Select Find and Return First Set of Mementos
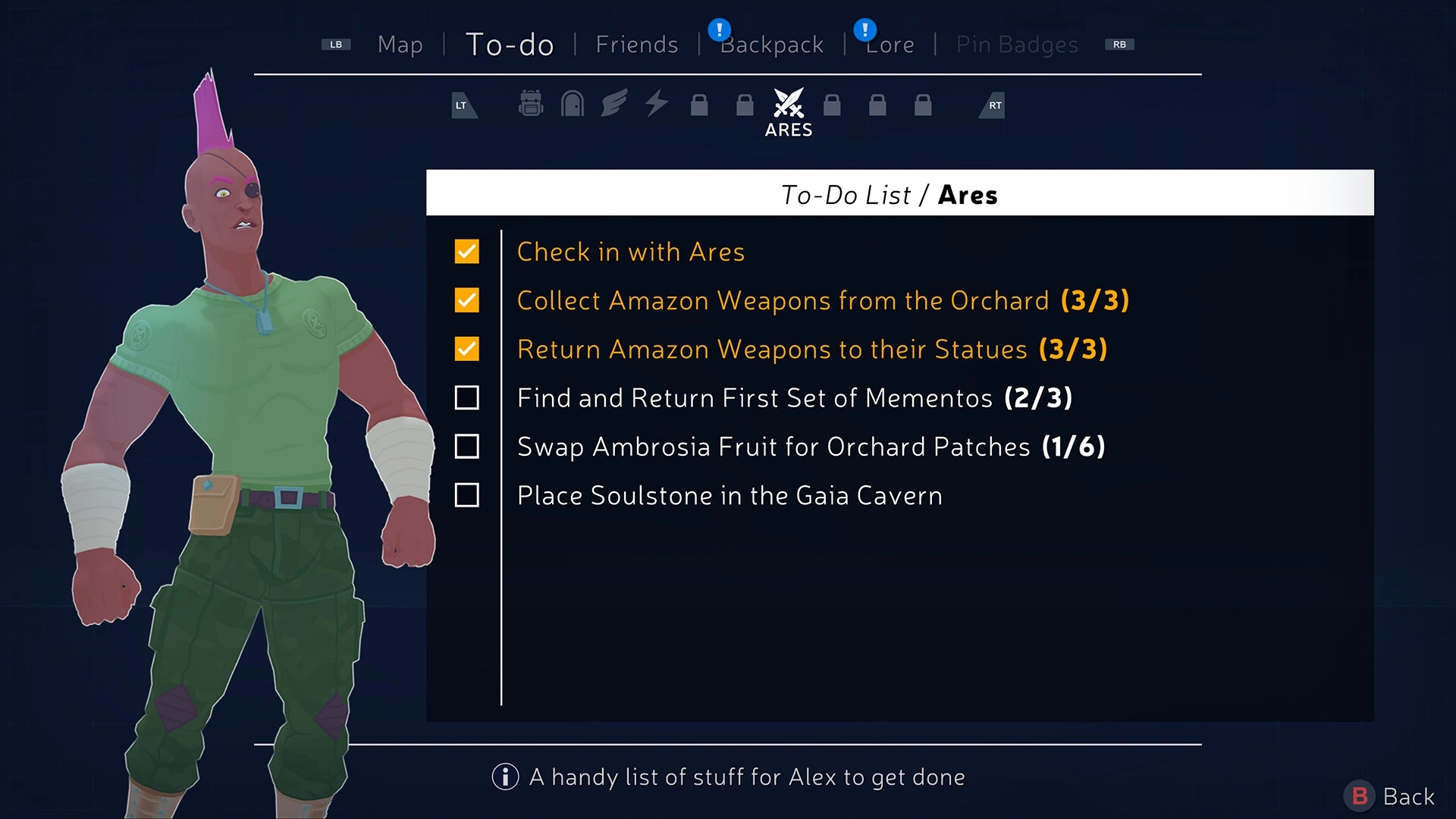 click(x=794, y=398)
